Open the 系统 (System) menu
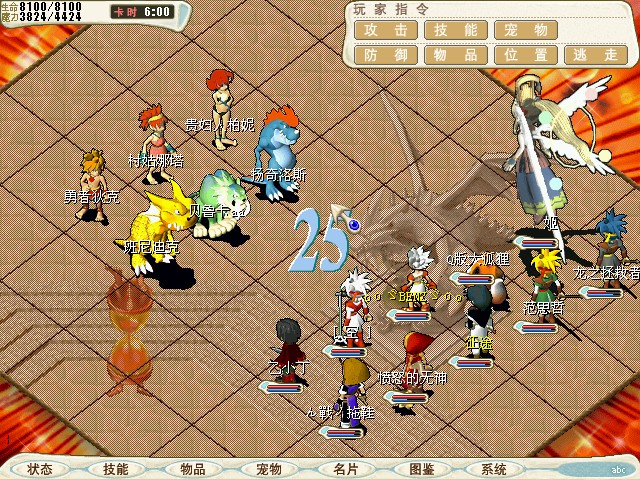This screenshot has width=640, height=480. pos(494,469)
